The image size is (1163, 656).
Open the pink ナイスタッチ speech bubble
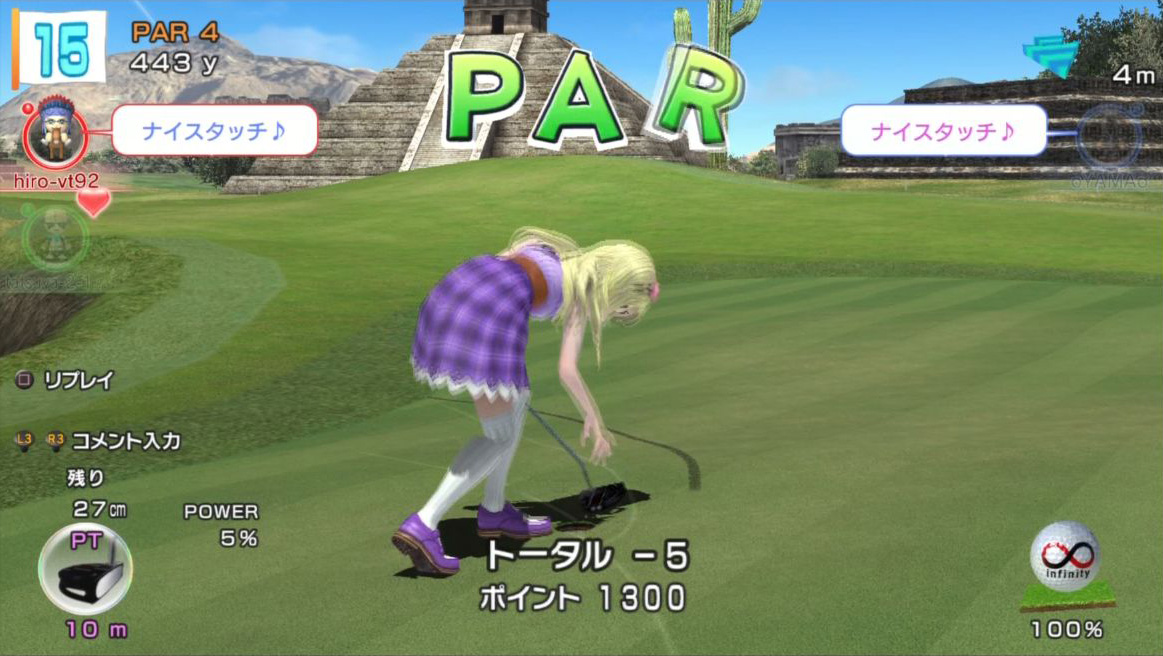943,131
